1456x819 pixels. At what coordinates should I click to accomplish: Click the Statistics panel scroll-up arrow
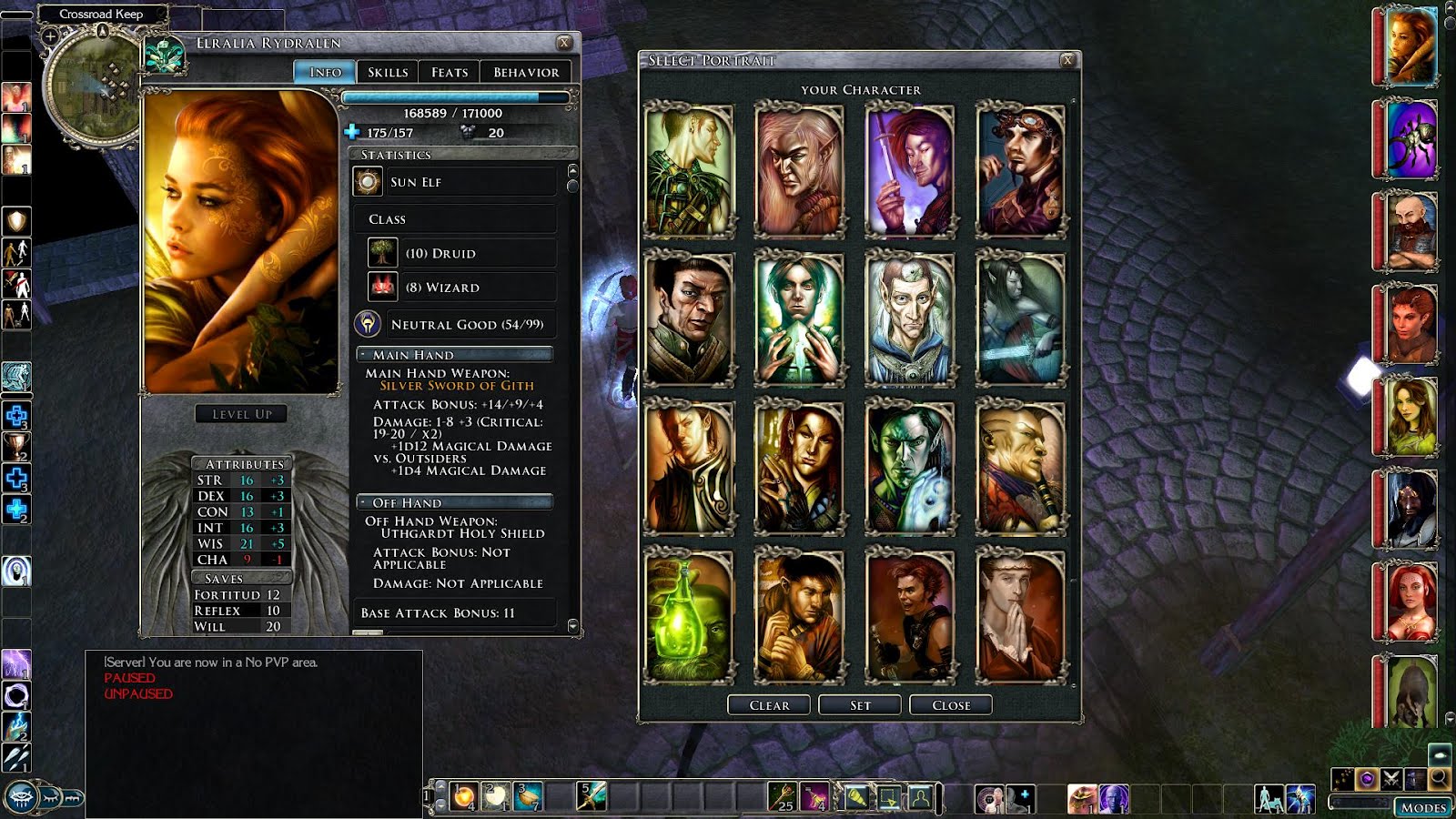coord(572,168)
